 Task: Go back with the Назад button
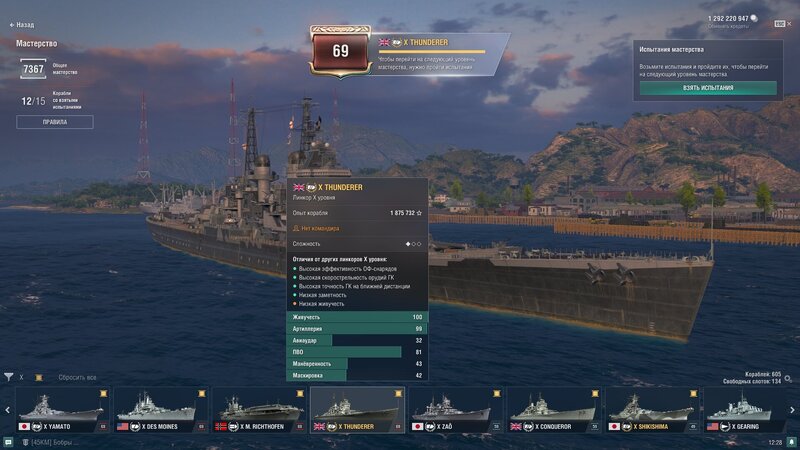click(x=20, y=25)
